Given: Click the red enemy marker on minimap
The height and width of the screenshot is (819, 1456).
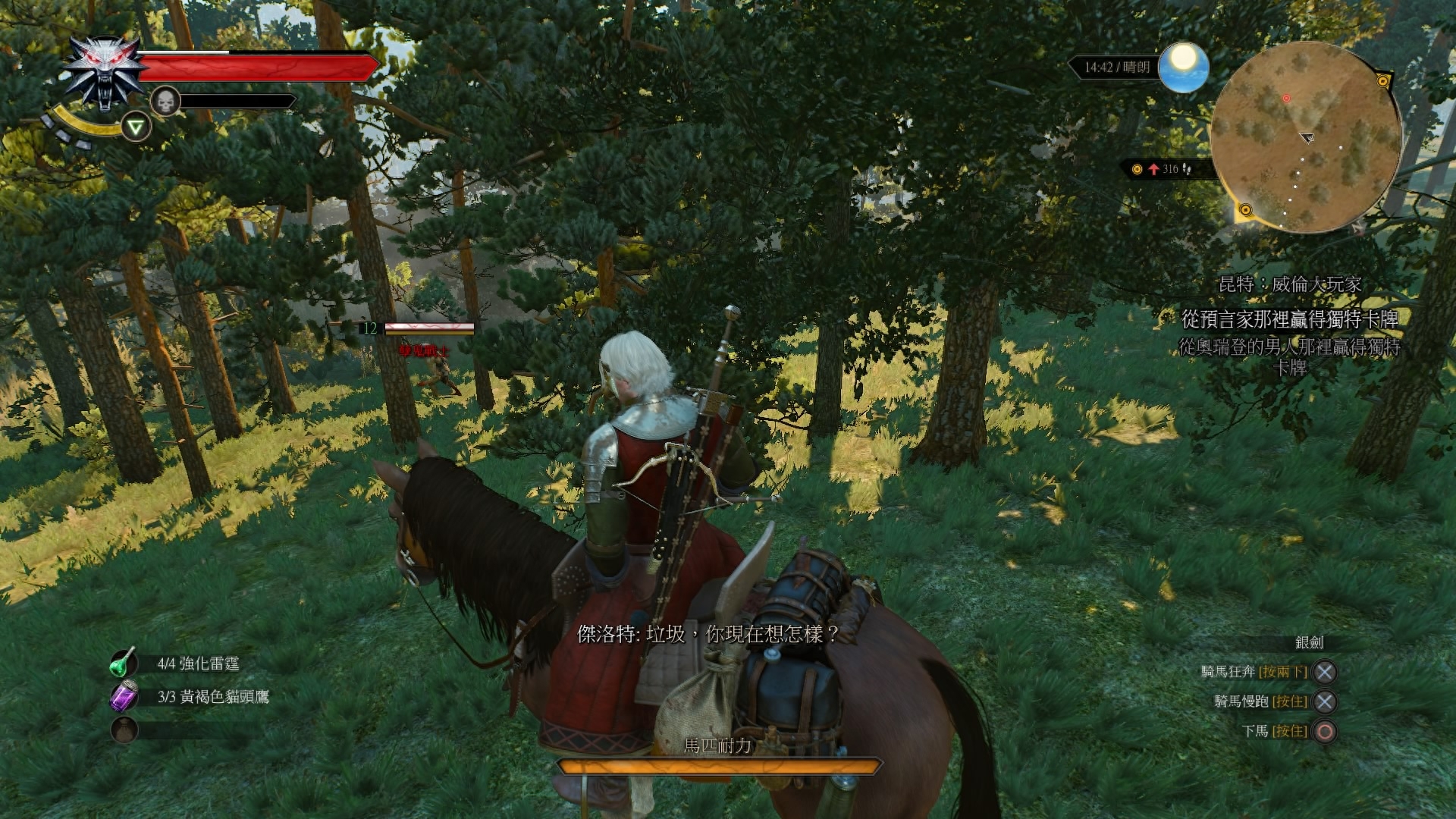Looking at the screenshot, I should point(1286,99).
